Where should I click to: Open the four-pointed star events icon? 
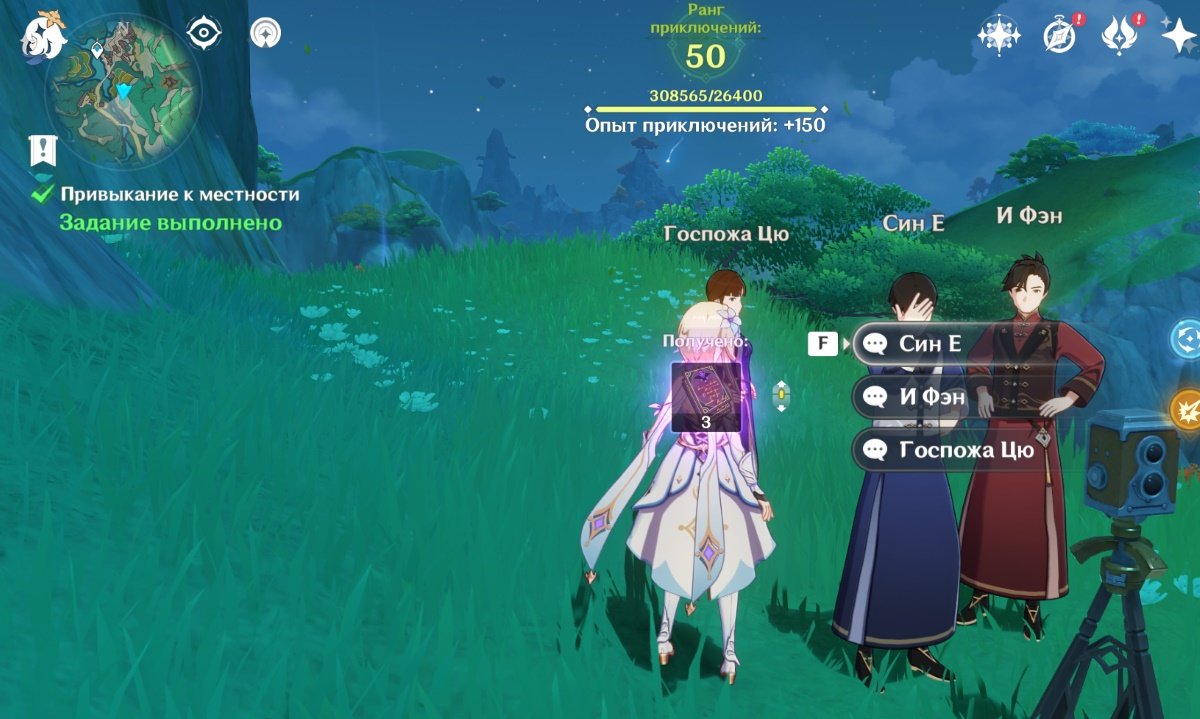[x=998, y=36]
